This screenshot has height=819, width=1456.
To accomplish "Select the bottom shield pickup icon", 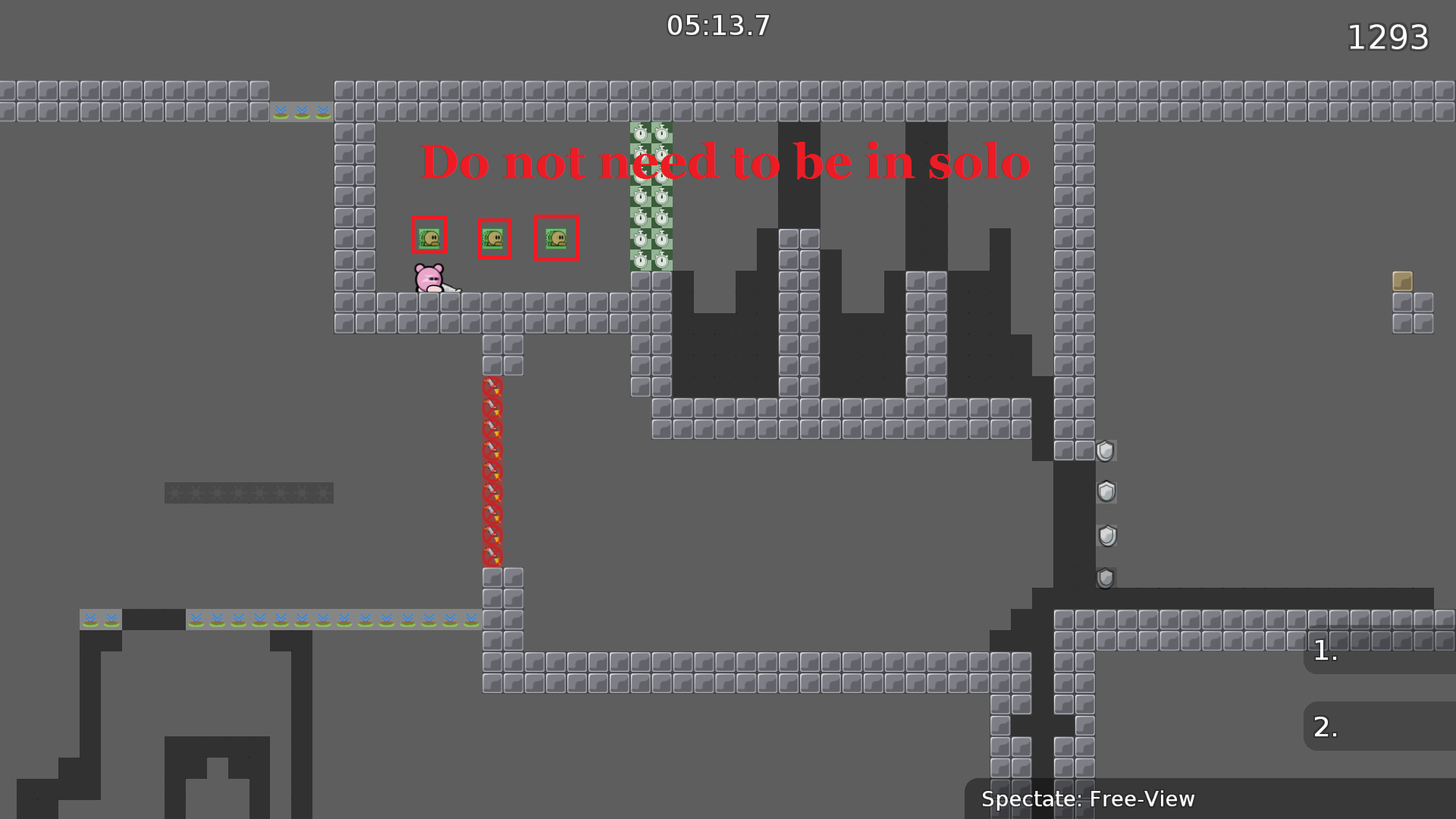I will pyautogui.click(x=1105, y=578).
